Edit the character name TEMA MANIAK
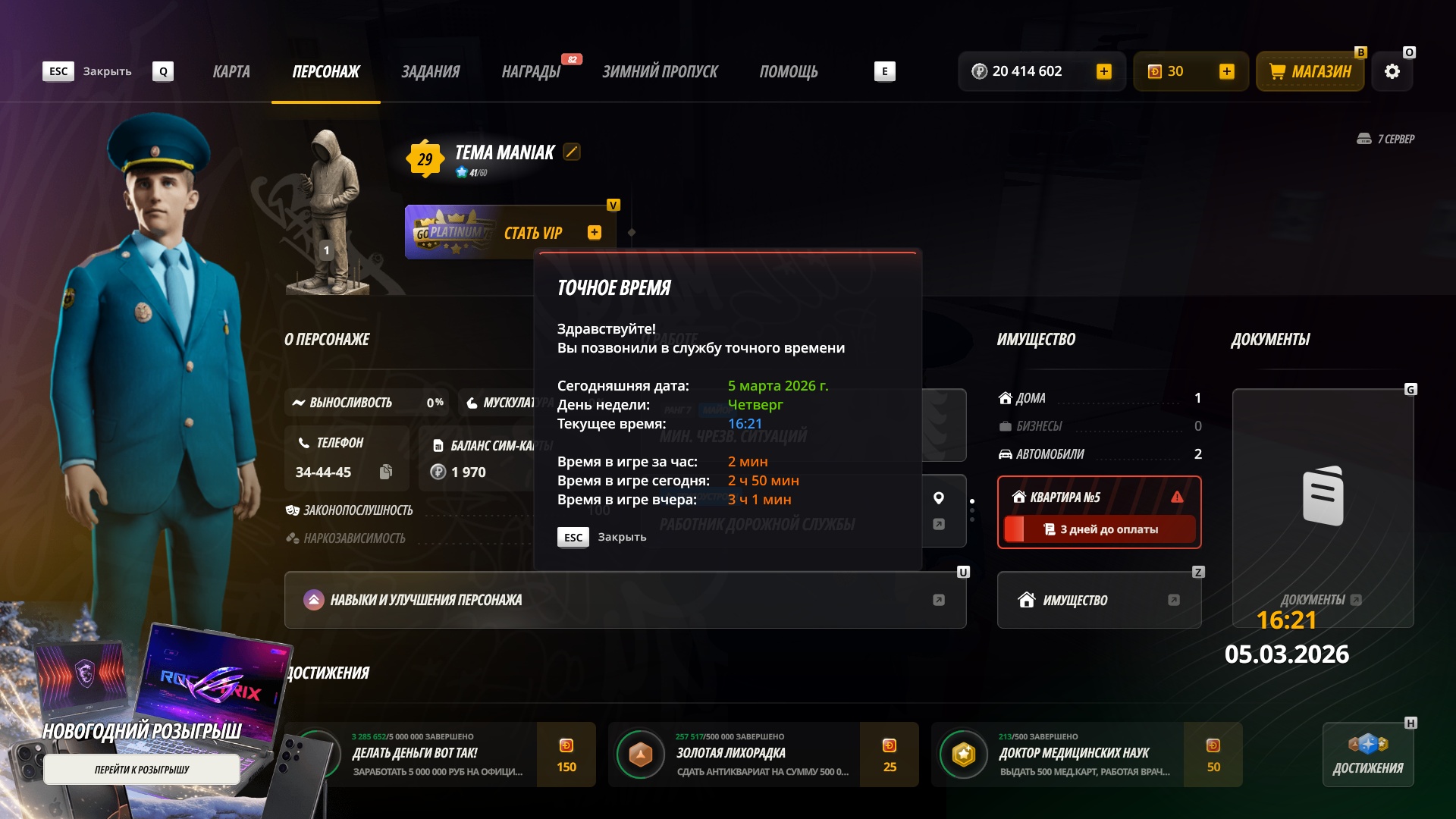The image size is (1456, 819). pyautogui.click(x=572, y=152)
